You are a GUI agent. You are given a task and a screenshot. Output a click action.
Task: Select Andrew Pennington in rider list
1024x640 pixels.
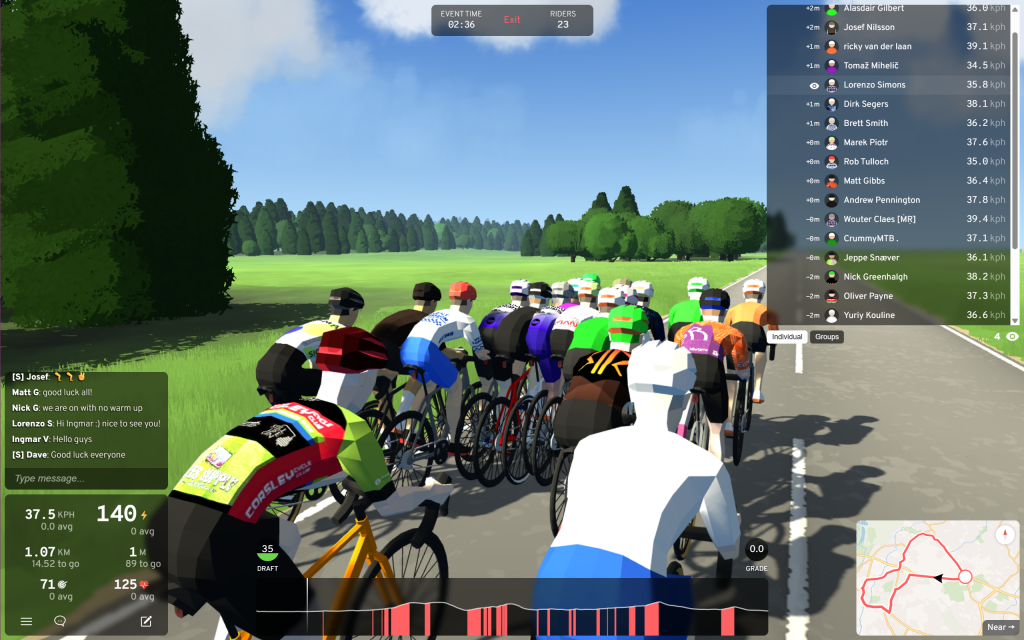point(881,200)
